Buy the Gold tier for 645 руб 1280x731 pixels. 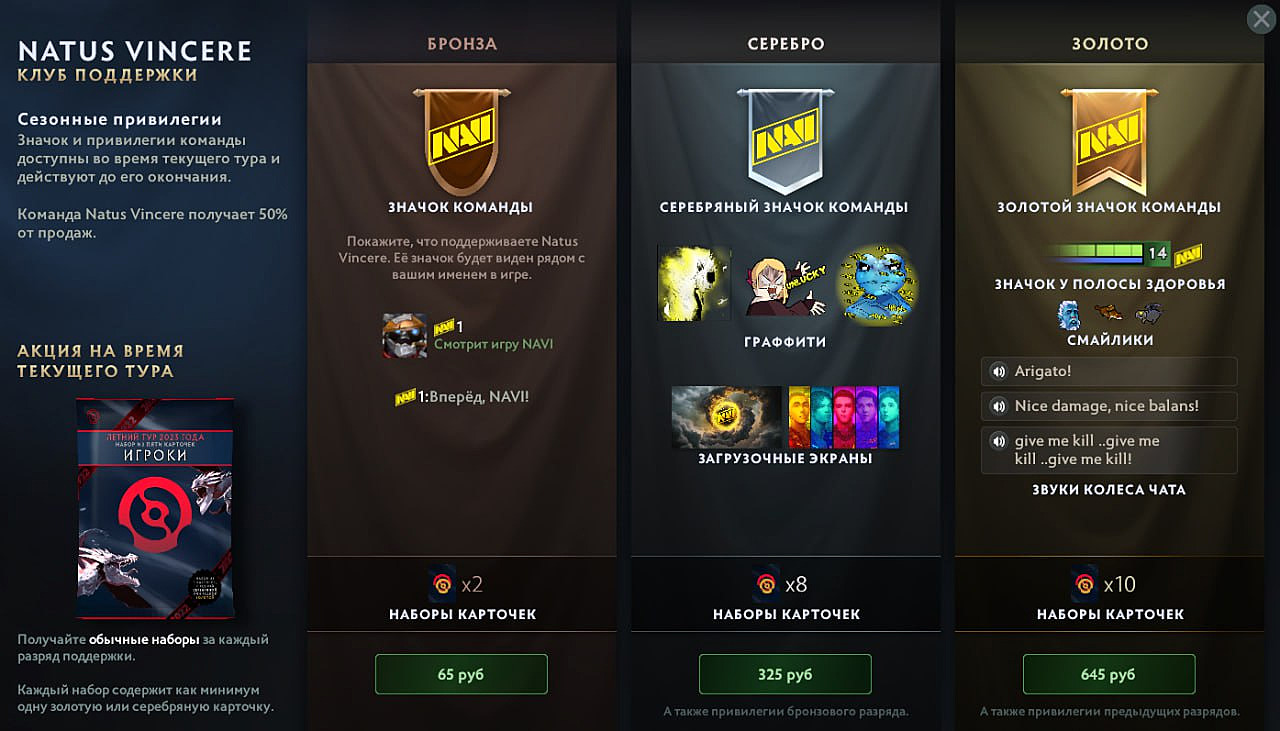1108,674
